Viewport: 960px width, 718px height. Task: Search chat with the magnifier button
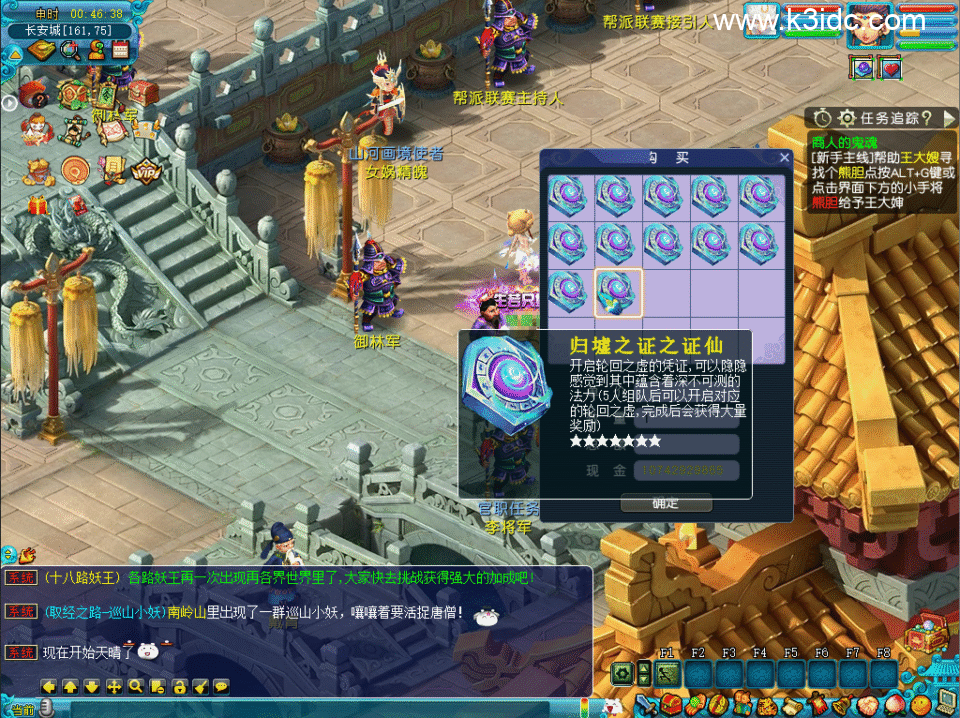(134, 687)
